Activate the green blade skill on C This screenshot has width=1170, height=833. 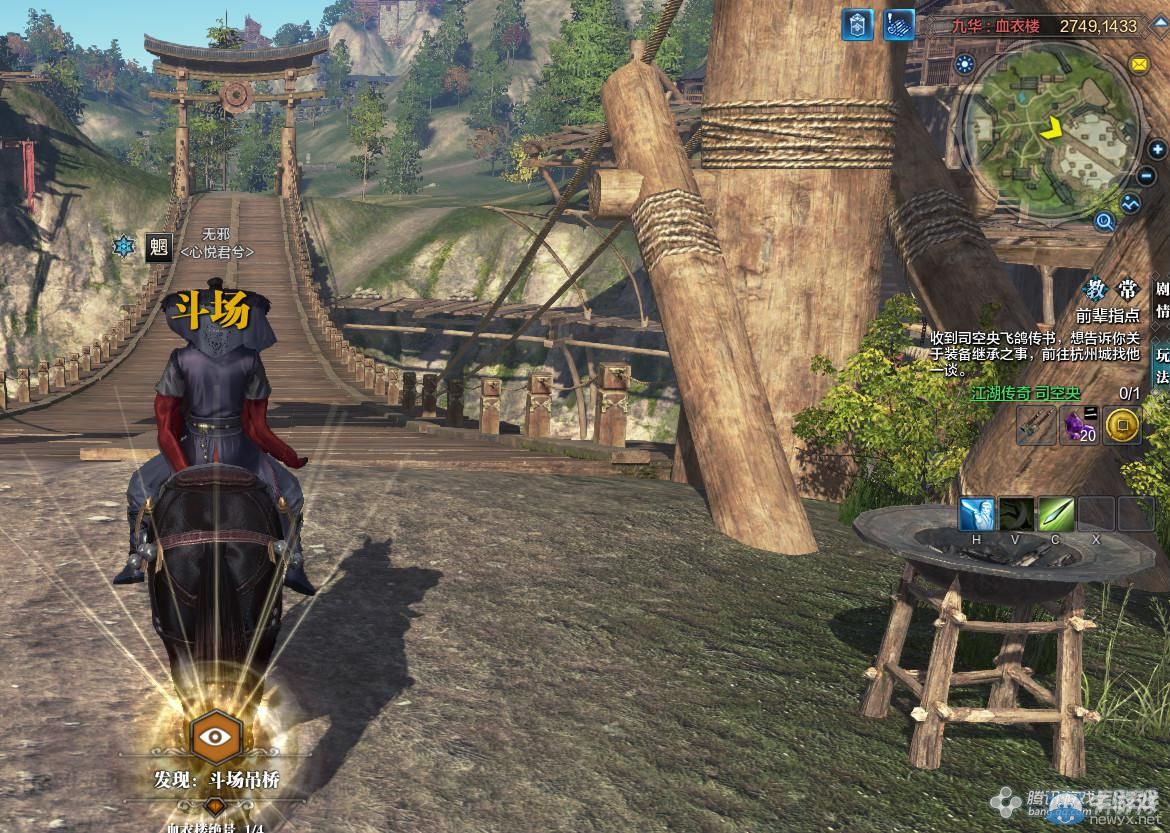(x=1056, y=514)
